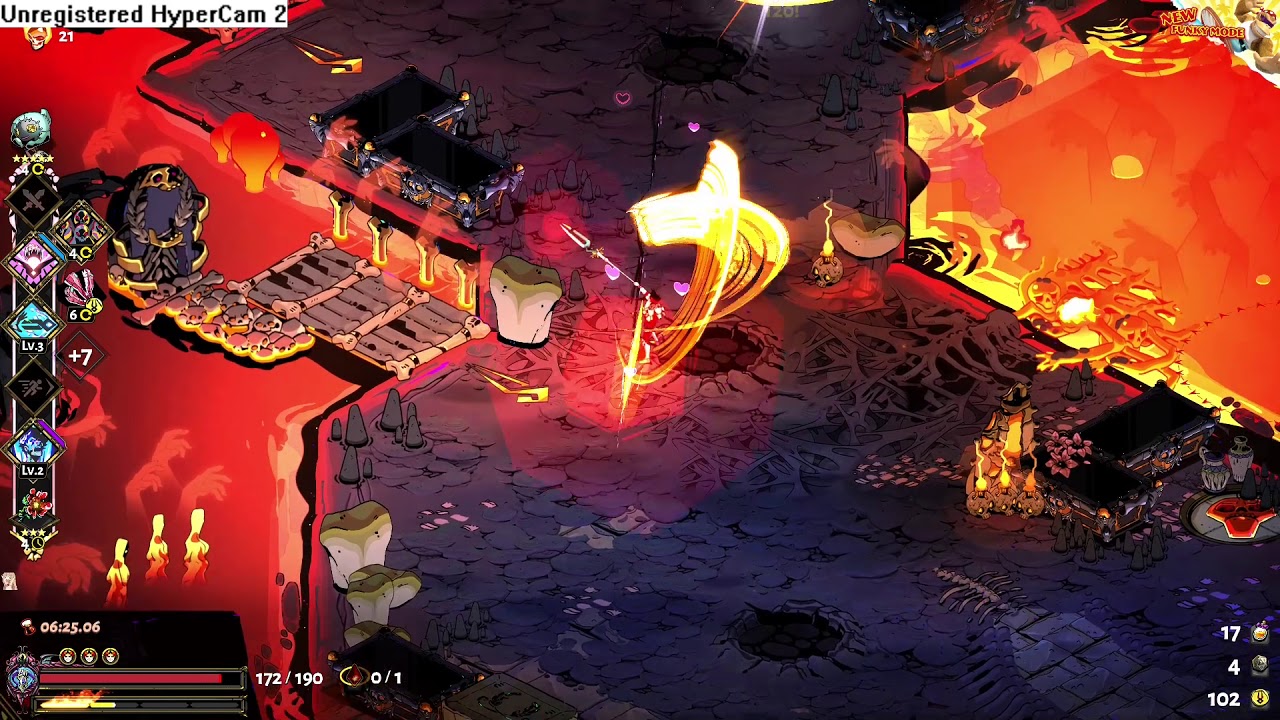Toggle the third Death Defiance charge head
The height and width of the screenshot is (720, 1280).
[x=108, y=654]
